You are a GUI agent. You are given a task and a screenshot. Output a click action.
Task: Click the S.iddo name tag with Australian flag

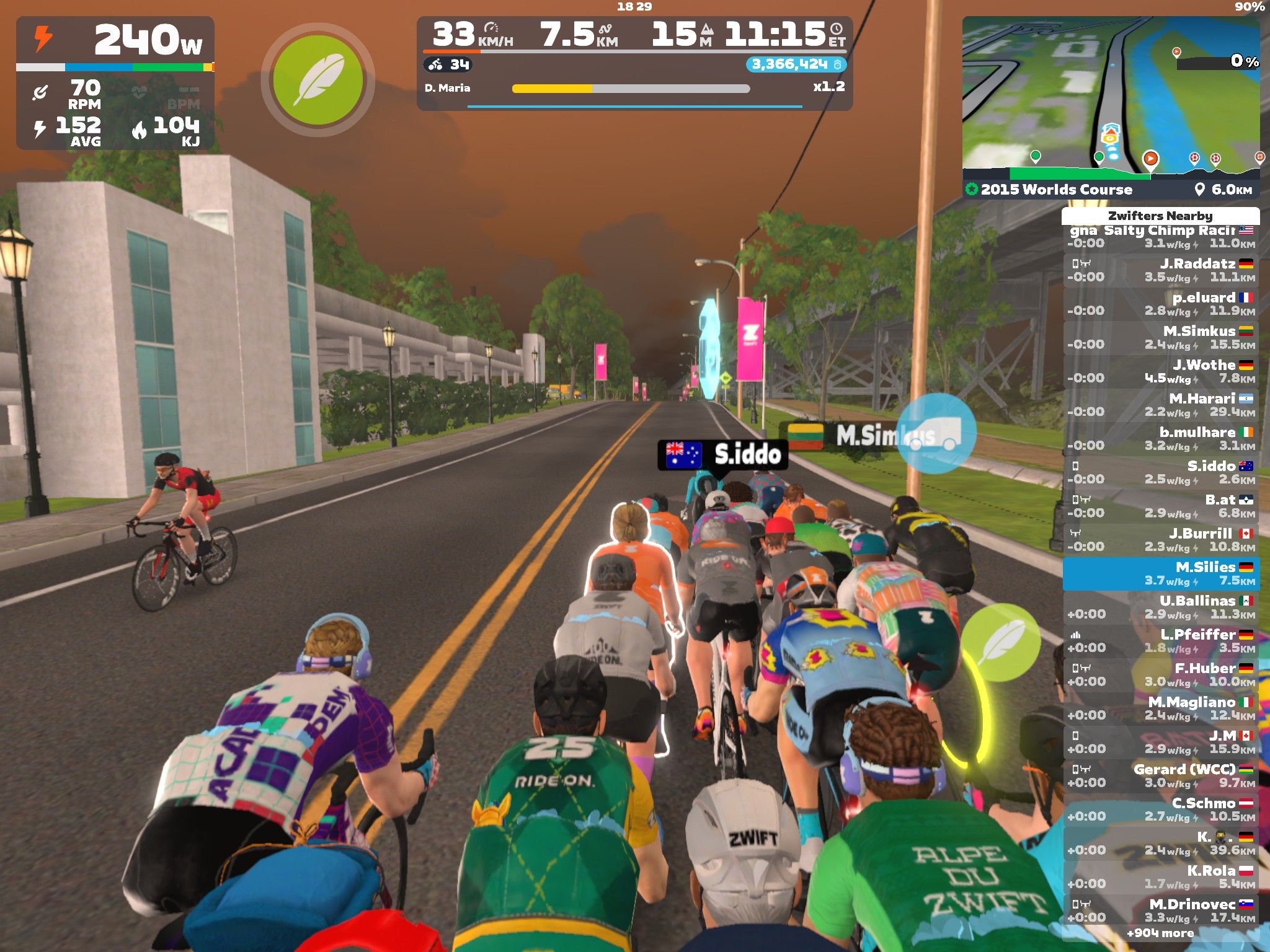722,454
